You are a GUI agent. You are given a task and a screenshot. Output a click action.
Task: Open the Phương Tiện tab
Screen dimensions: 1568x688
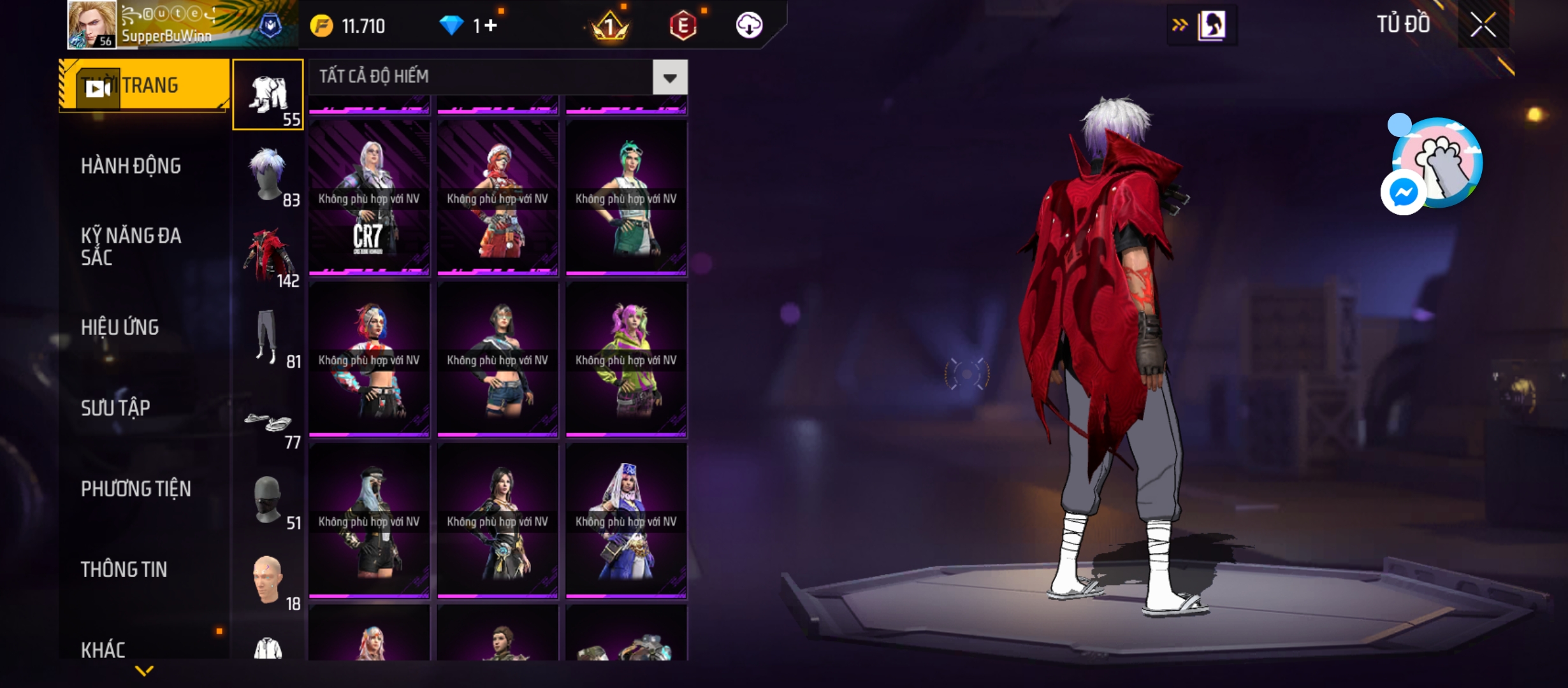point(136,489)
